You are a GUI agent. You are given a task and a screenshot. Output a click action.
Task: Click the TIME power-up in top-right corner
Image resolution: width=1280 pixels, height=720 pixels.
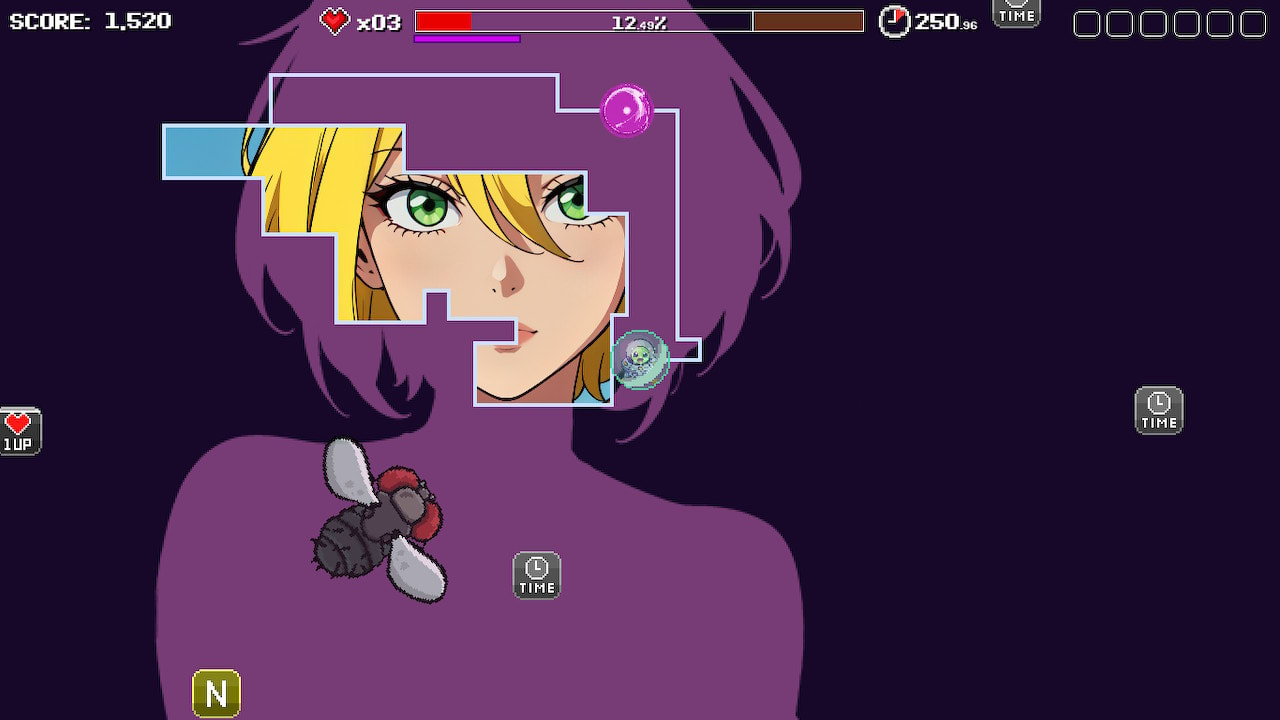1016,13
